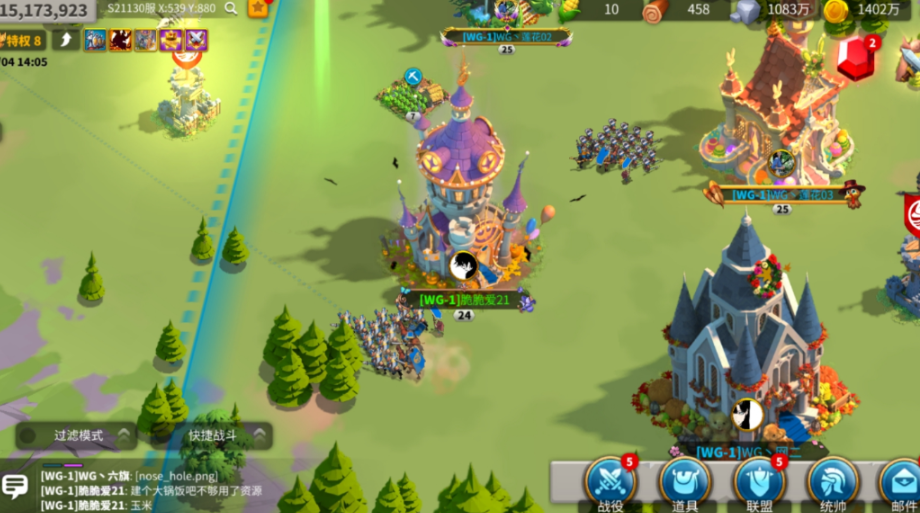Open the star bookmarks button
Screen dimensions: 920x513
pyautogui.click(x=258, y=8)
